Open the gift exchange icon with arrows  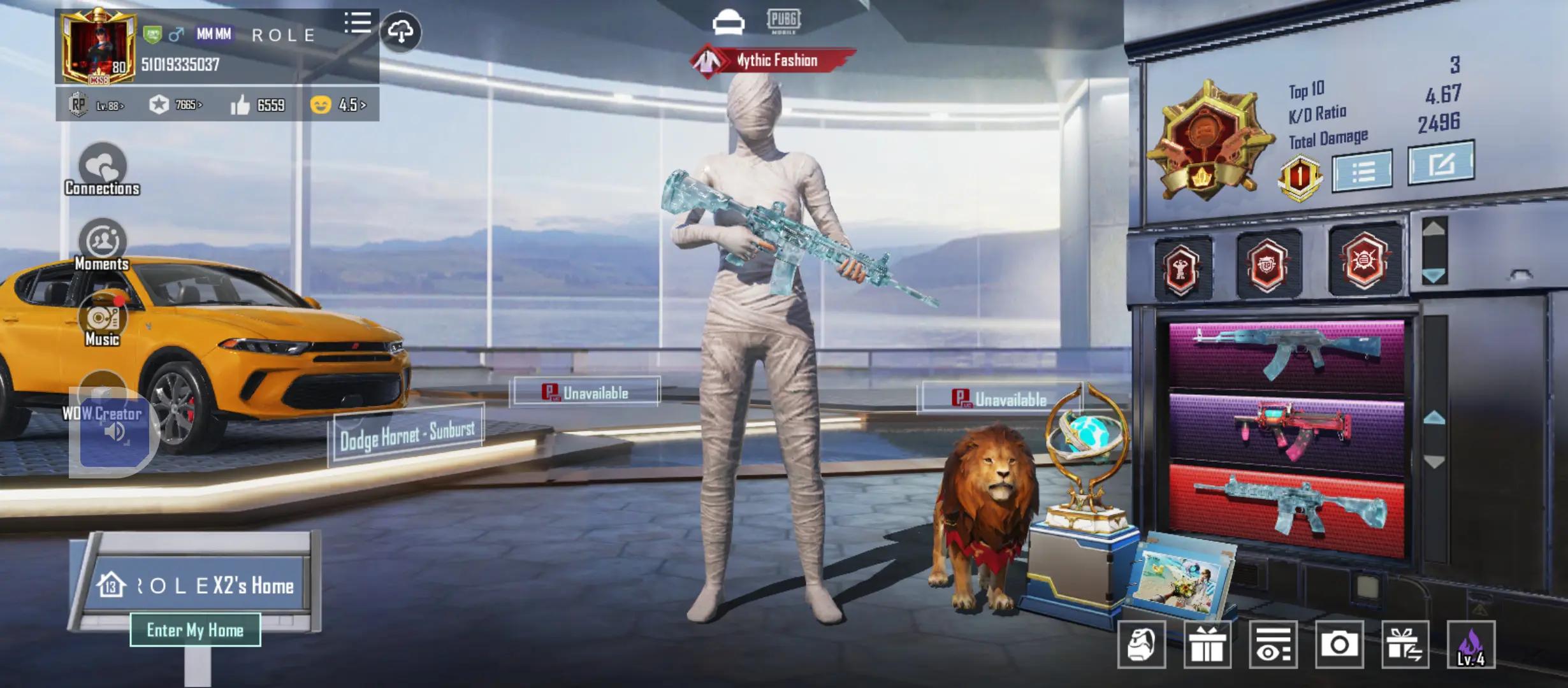tap(1405, 645)
